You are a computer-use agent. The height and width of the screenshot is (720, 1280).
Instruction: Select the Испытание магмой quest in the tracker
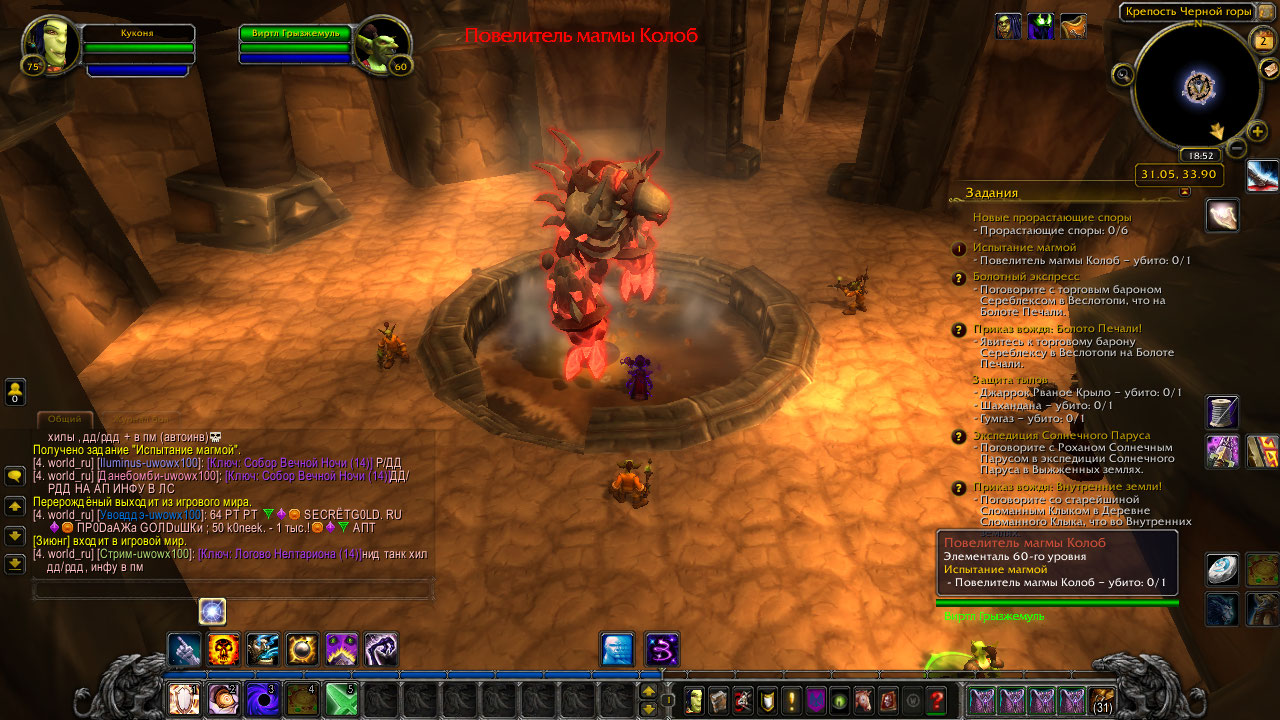1024,247
